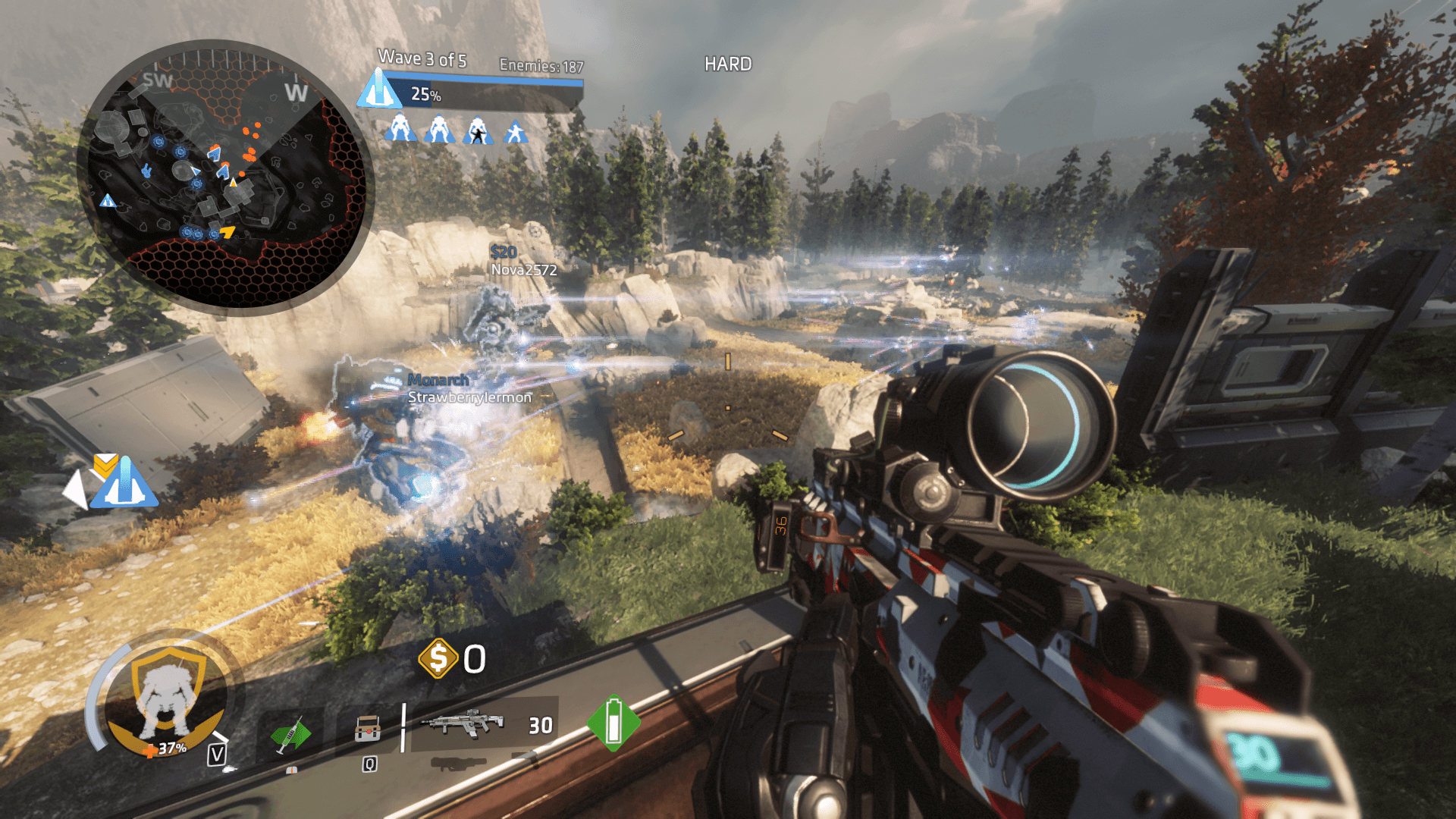Activate the green stim syringe ability
The height and width of the screenshot is (819, 1456).
coord(290,733)
